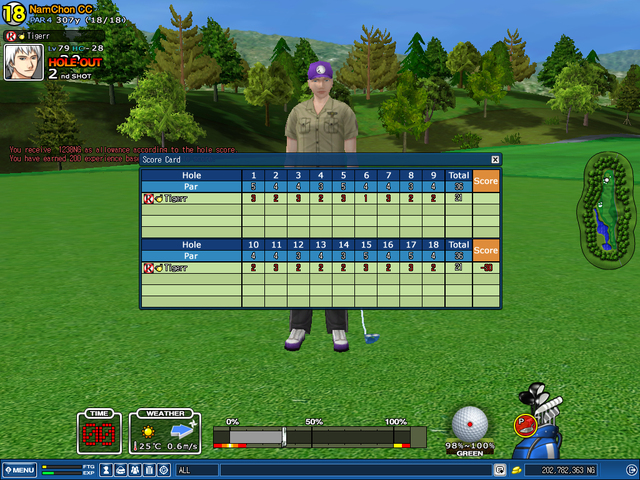Close the Score Card window
This screenshot has height=480, width=640.
[x=495, y=159]
